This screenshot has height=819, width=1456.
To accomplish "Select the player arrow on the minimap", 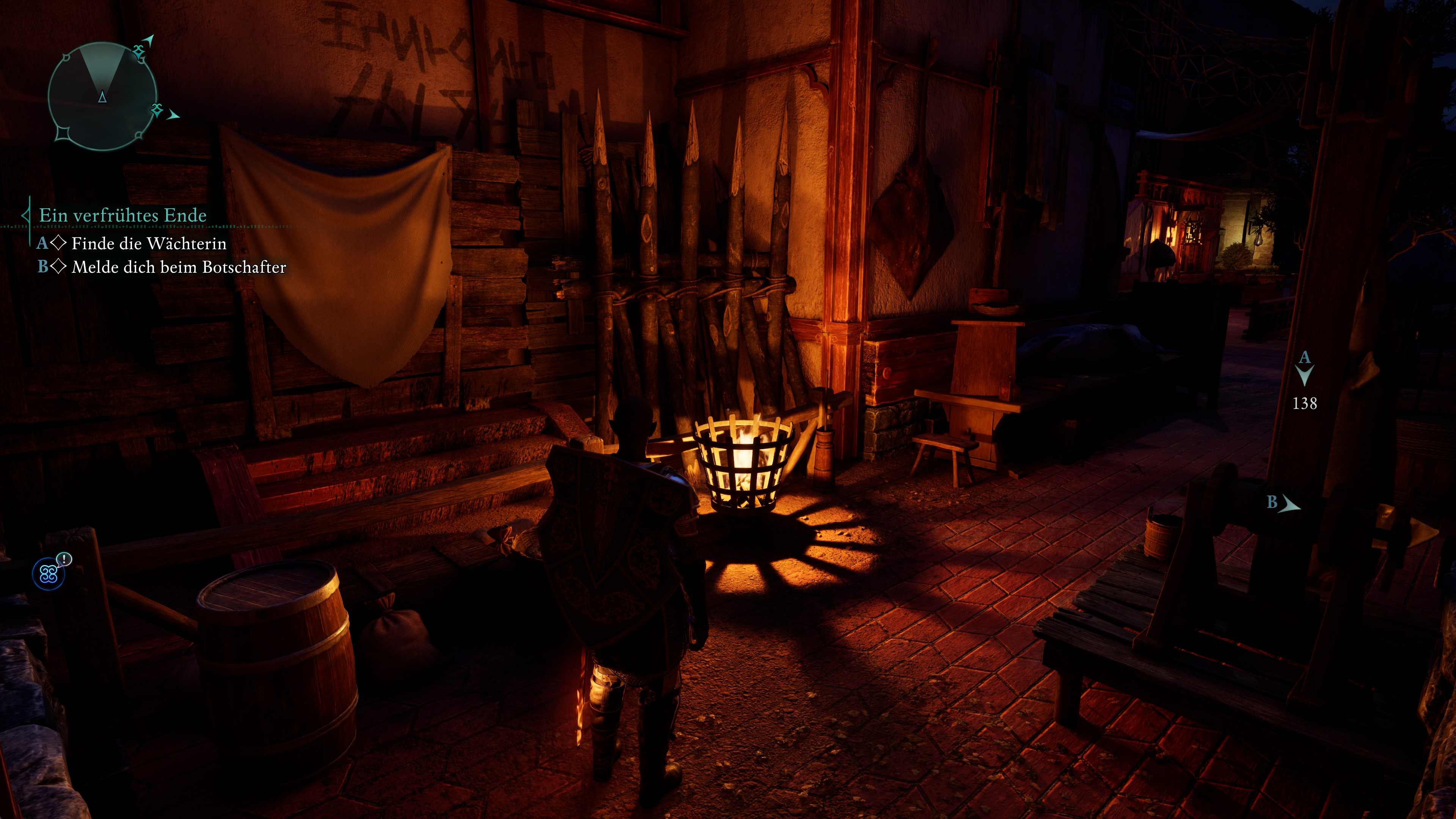I will point(102,96).
